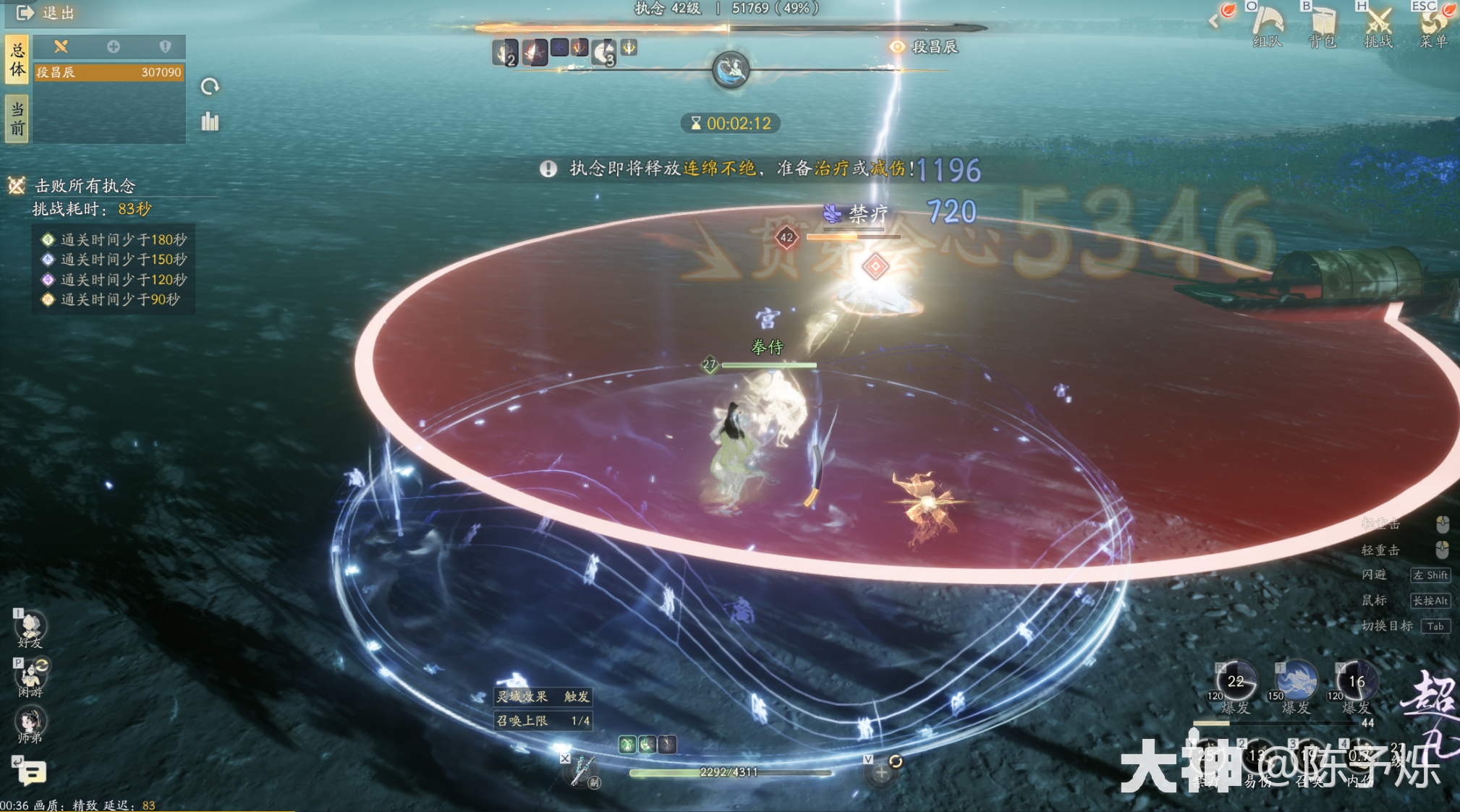Open the 背包 backpack
Viewport: 1460px width, 812px height.
pyautogui.click(x=1323, y=25)
